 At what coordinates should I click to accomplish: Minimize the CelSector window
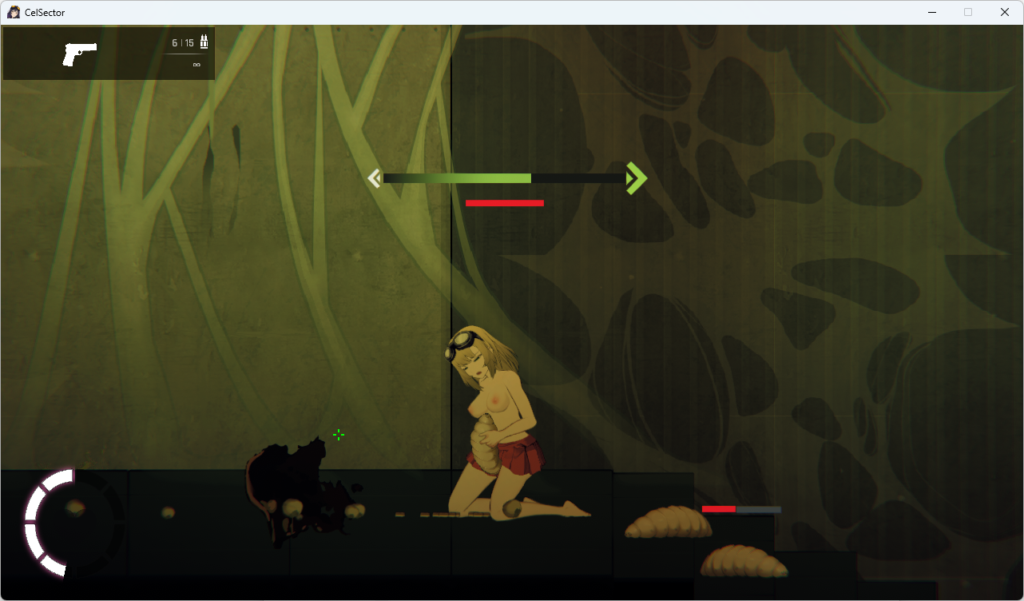pos(931,12)
